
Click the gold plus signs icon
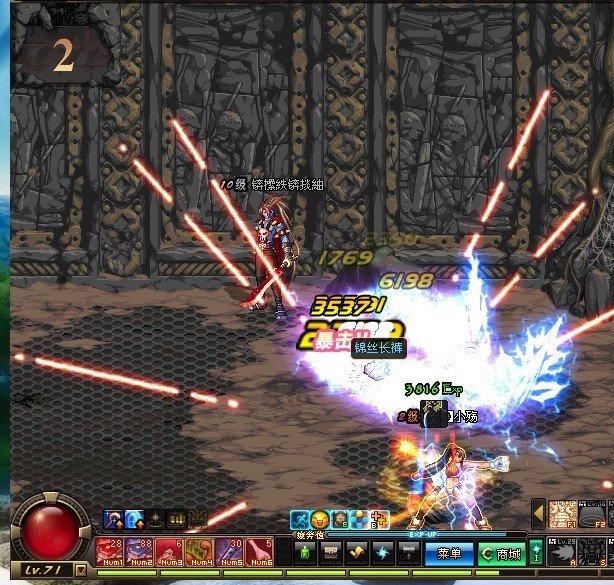378,519
